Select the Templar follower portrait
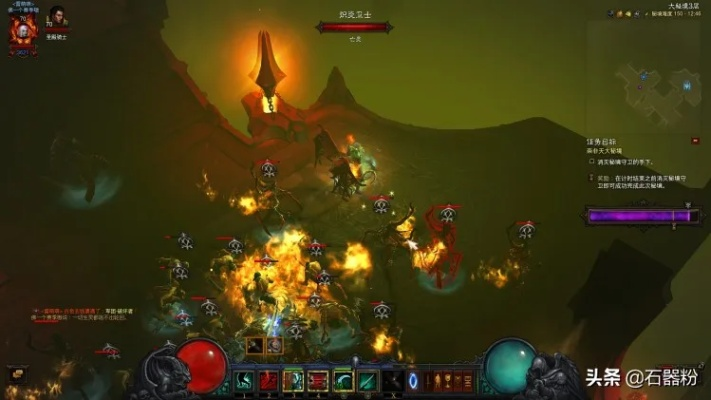Viewport: 711px width, 400px height. [x=58, y=18]
